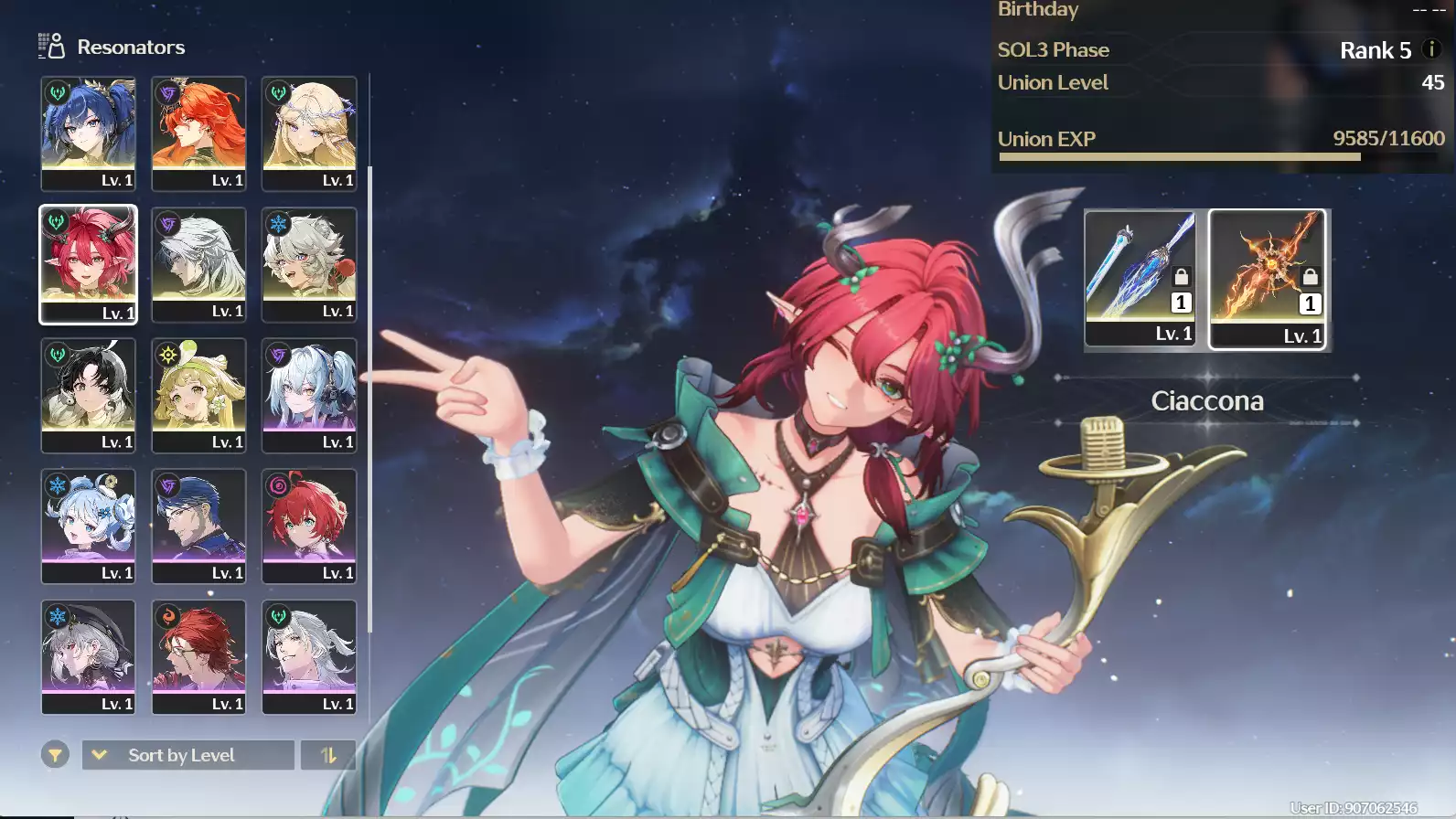Select the light-blue haired resonator with headphones
Viewport: 1456px width, 819px height.
tap(309, 395)
